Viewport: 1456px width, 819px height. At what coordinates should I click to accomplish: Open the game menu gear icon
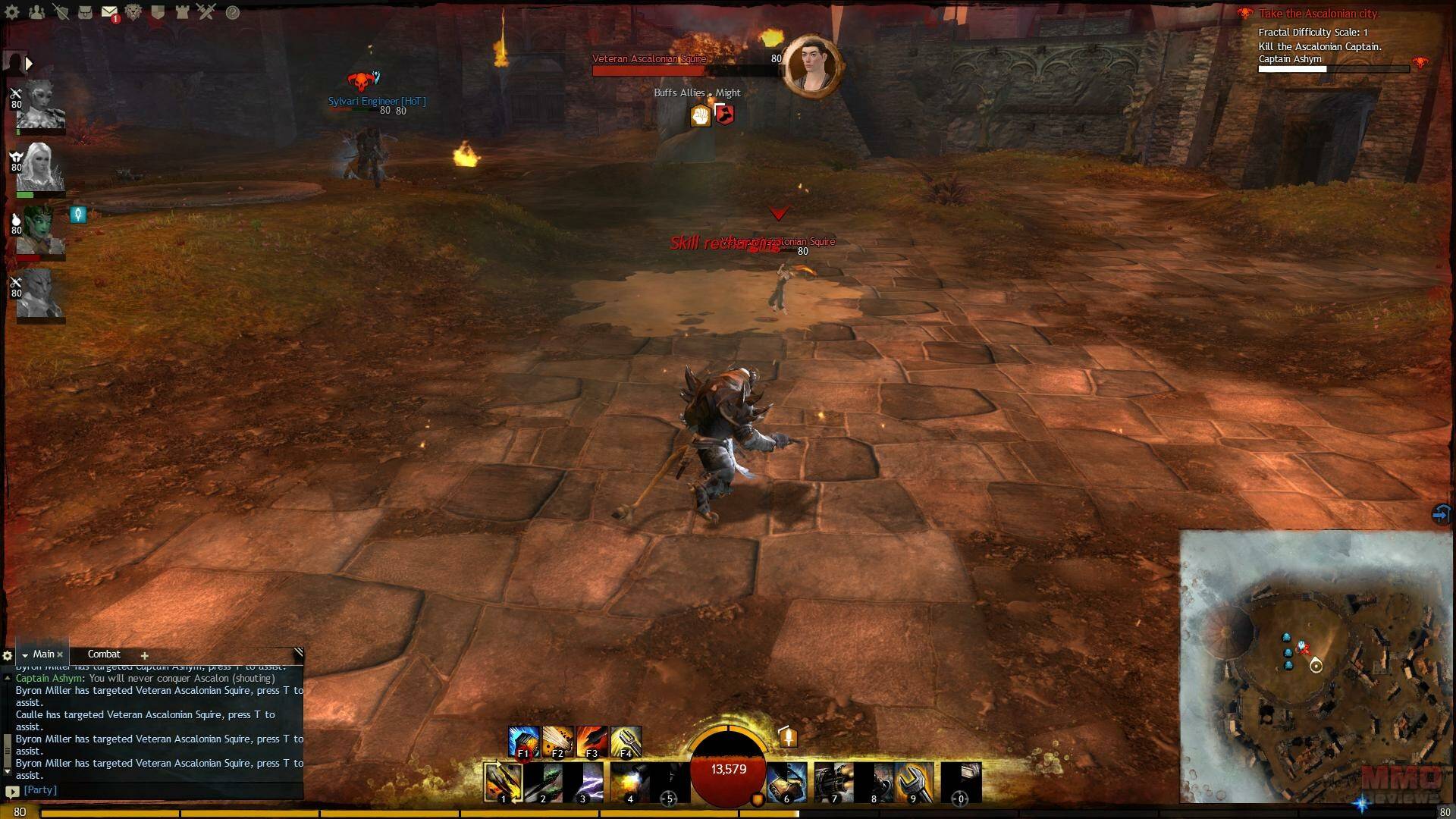coord(12,12)
